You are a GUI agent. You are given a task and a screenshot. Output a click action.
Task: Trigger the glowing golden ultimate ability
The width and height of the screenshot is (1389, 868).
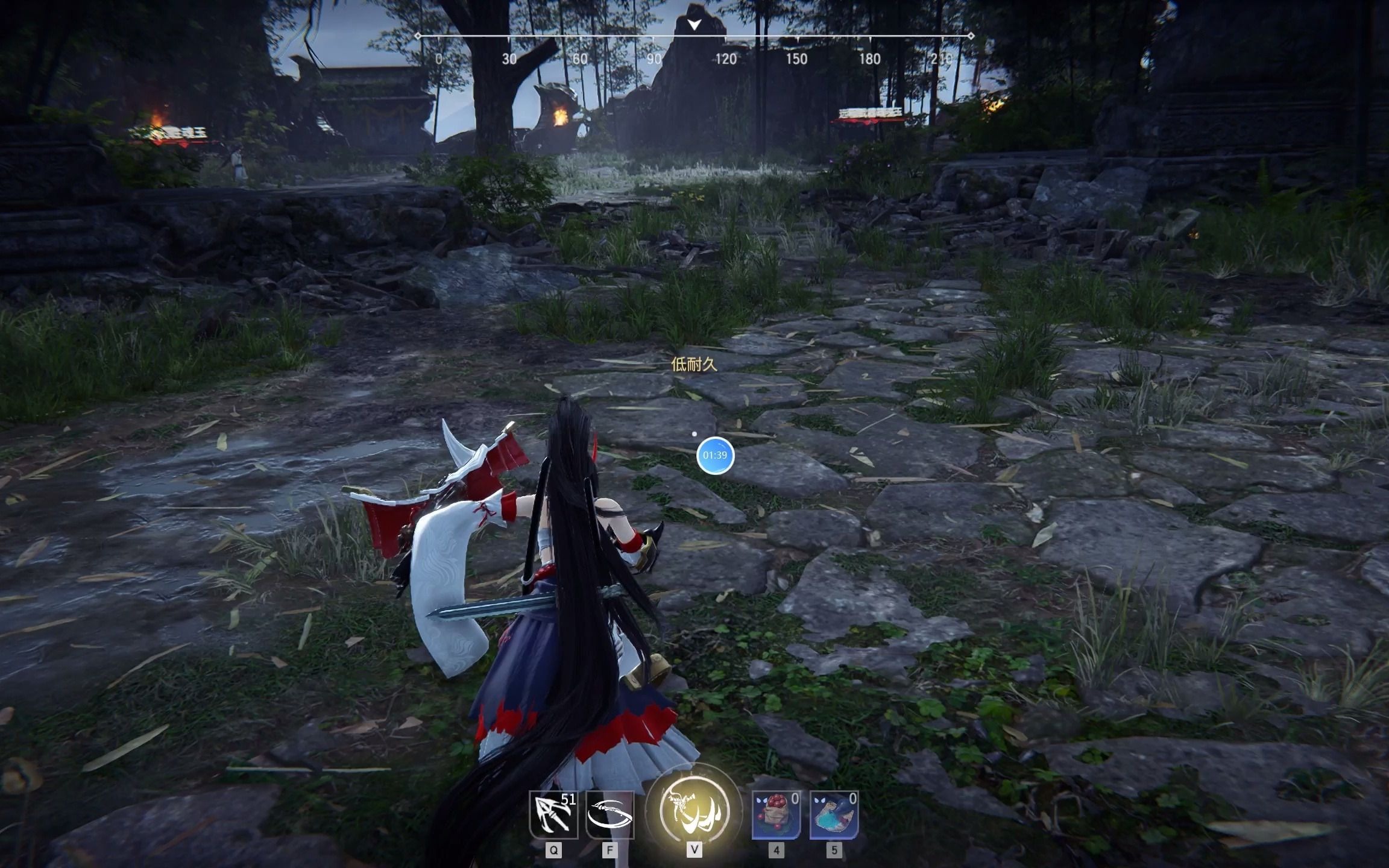[694, 810]
